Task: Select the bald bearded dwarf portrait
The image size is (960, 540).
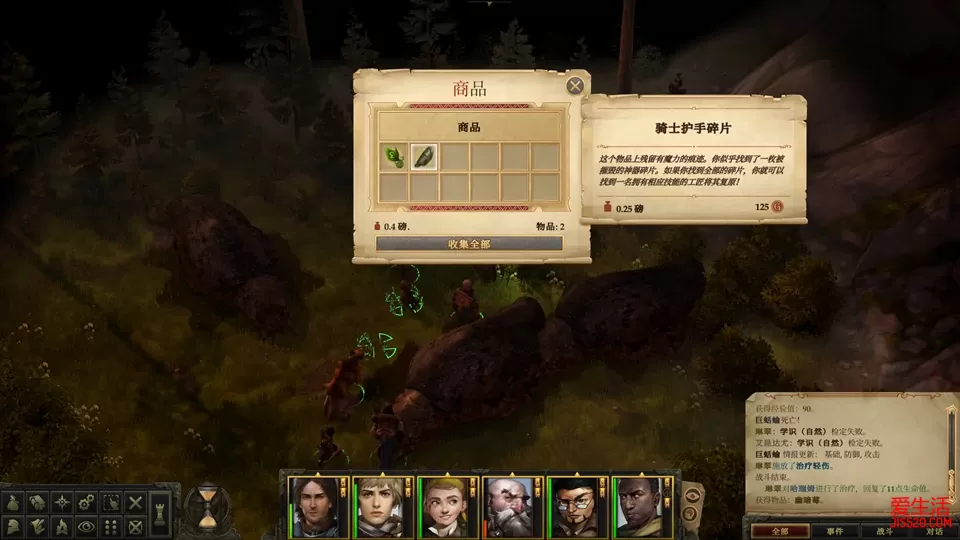Action: [x=510, y=506]
